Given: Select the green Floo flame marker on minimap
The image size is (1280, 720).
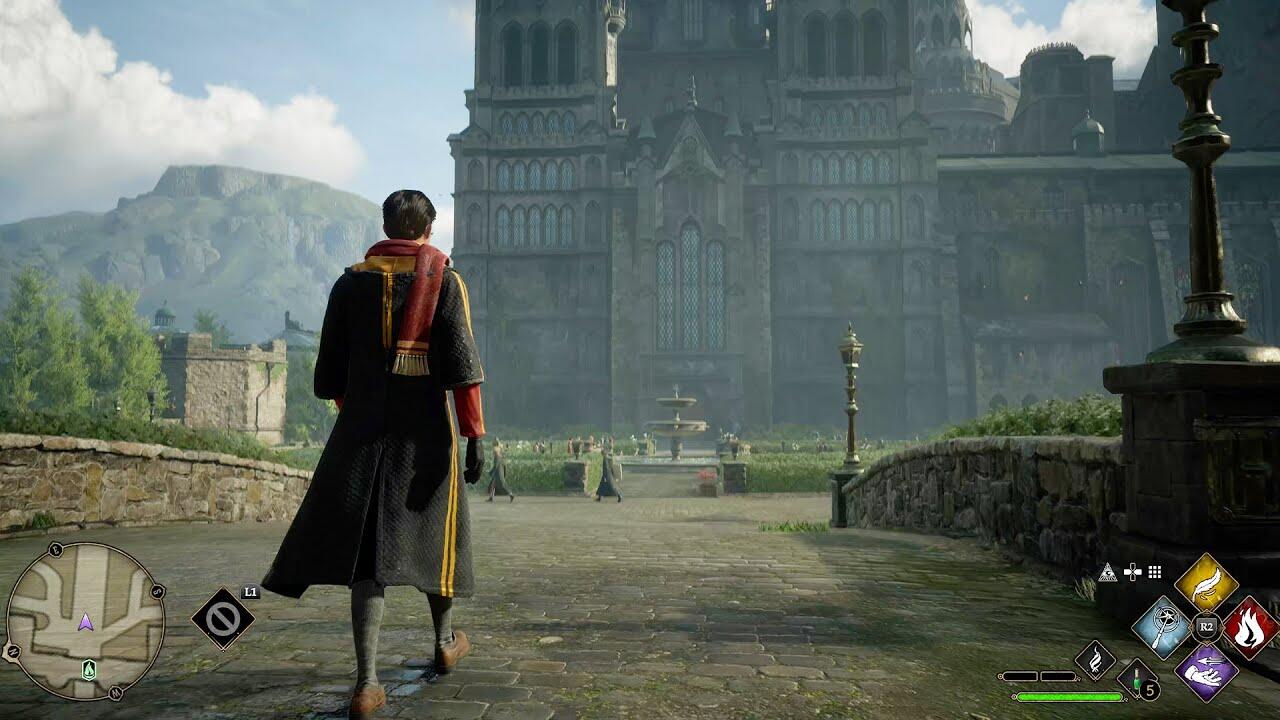Looking at the screenshot, I should (89, 670).
